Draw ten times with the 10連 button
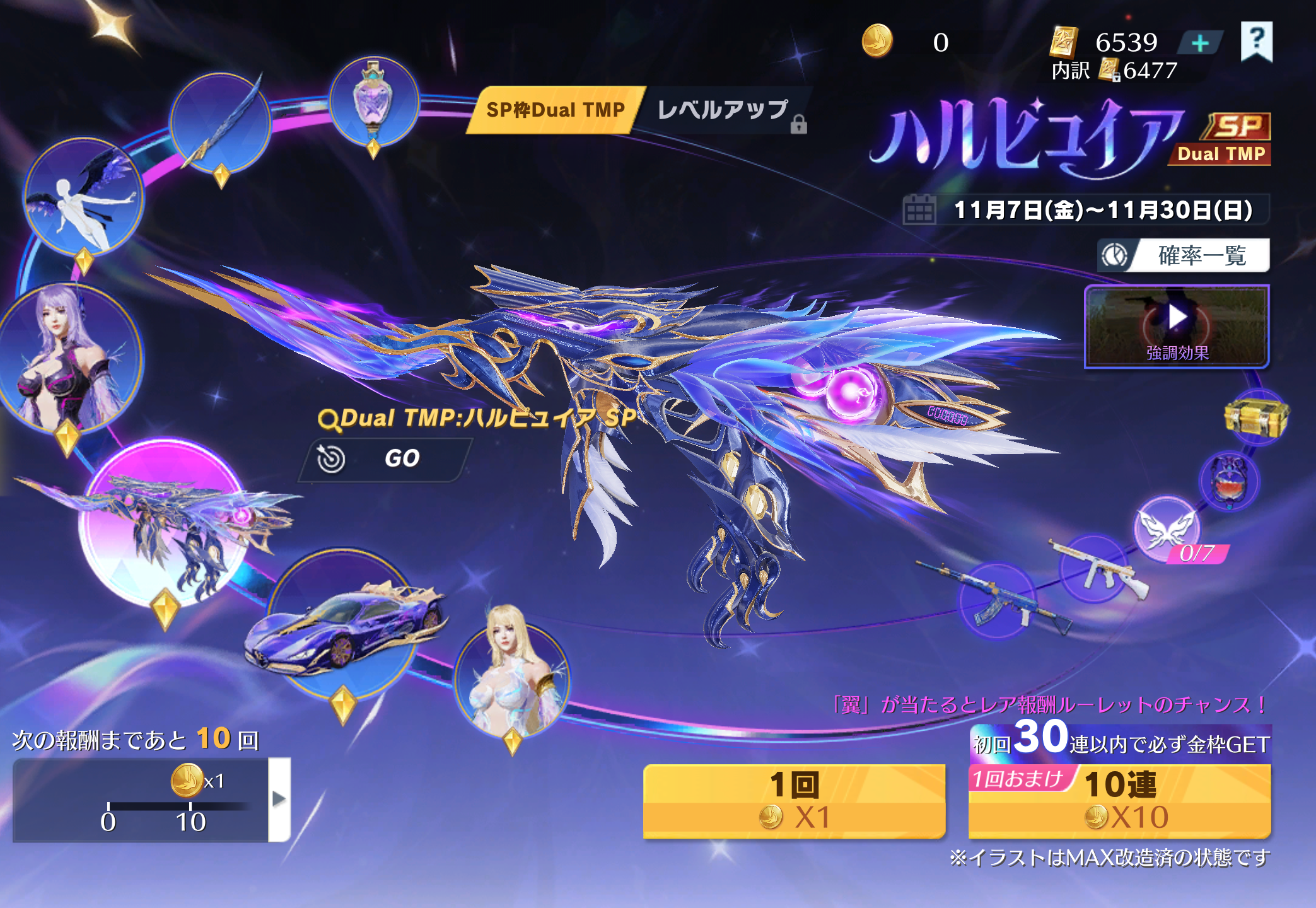 point(1120,801)
